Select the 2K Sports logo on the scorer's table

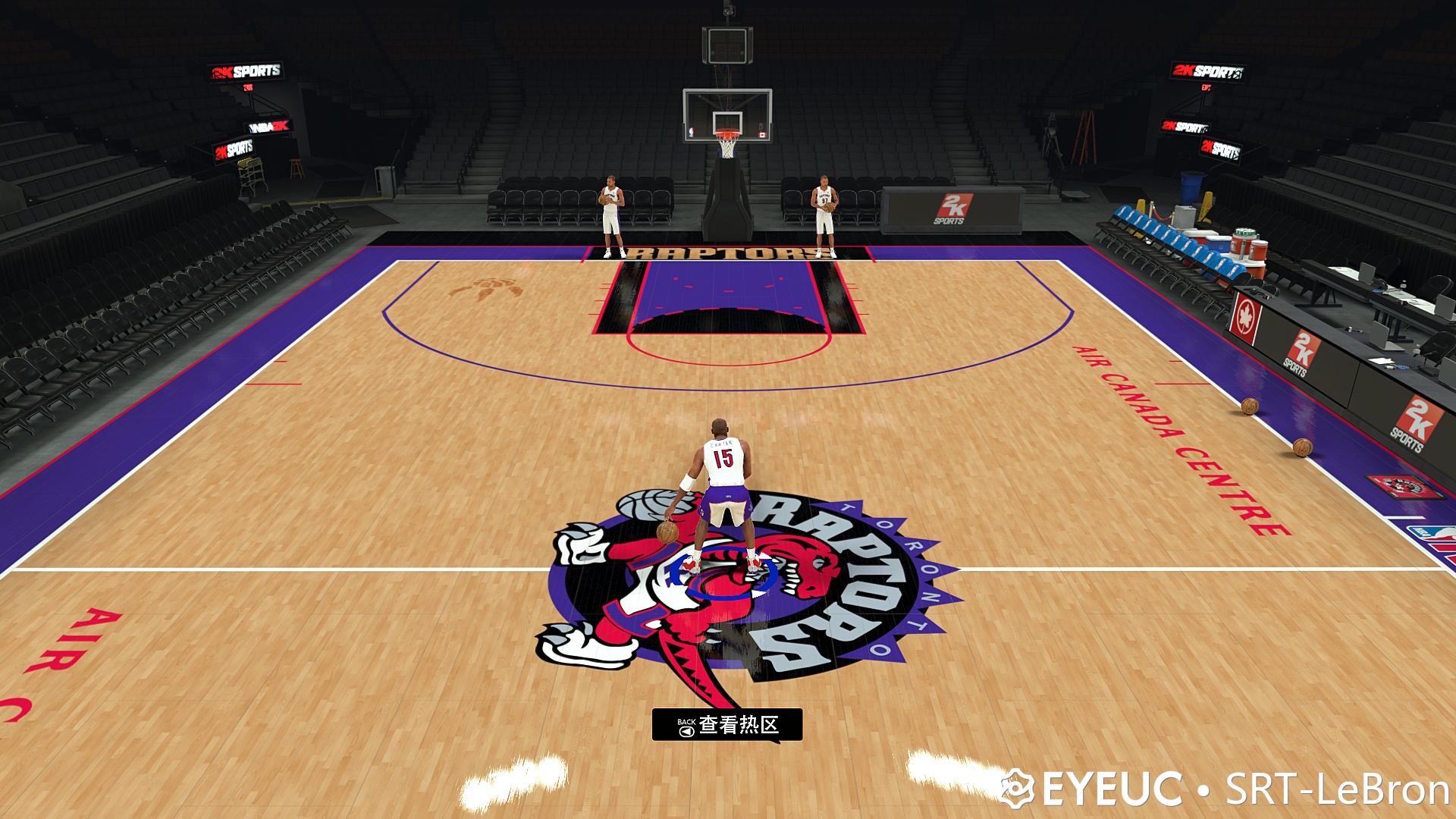[954, 209]
